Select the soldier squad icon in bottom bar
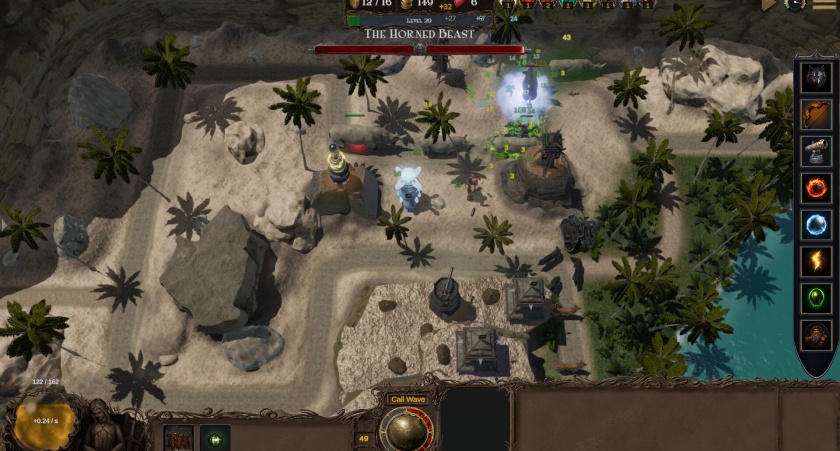The height and width of the screenshot is (451, 840). pos(178,438)
